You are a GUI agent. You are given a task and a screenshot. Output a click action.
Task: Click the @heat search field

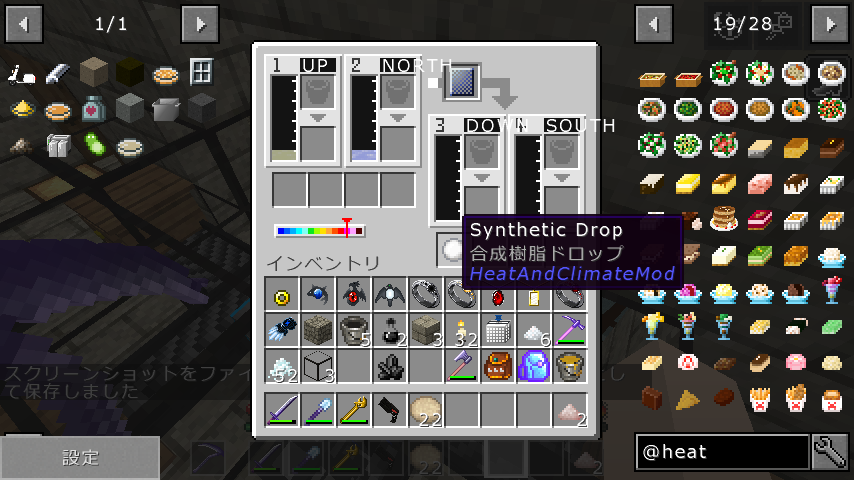(723, 452)
